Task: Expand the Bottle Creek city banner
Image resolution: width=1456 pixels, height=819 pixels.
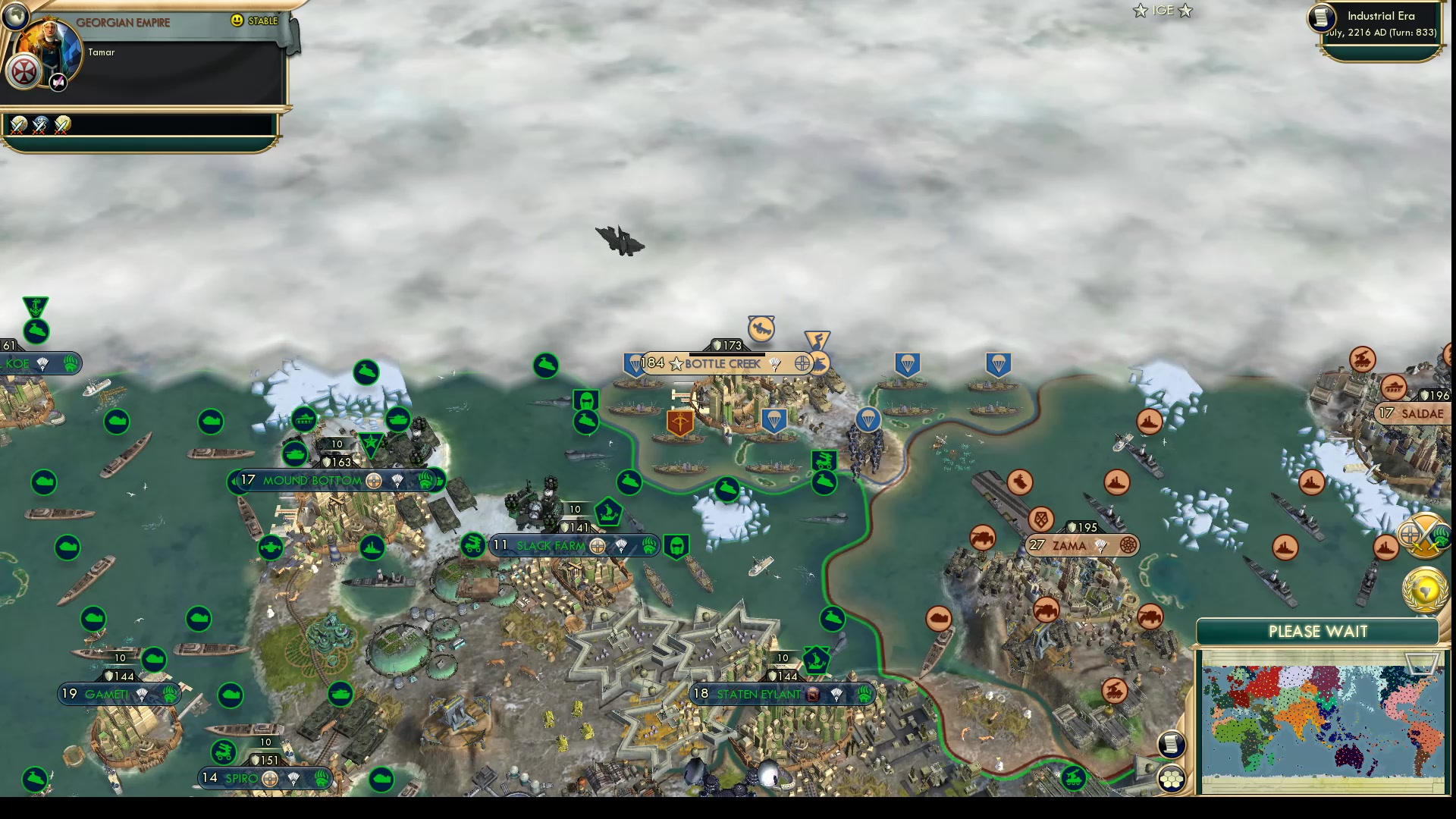Action: [x=720, y=363]
